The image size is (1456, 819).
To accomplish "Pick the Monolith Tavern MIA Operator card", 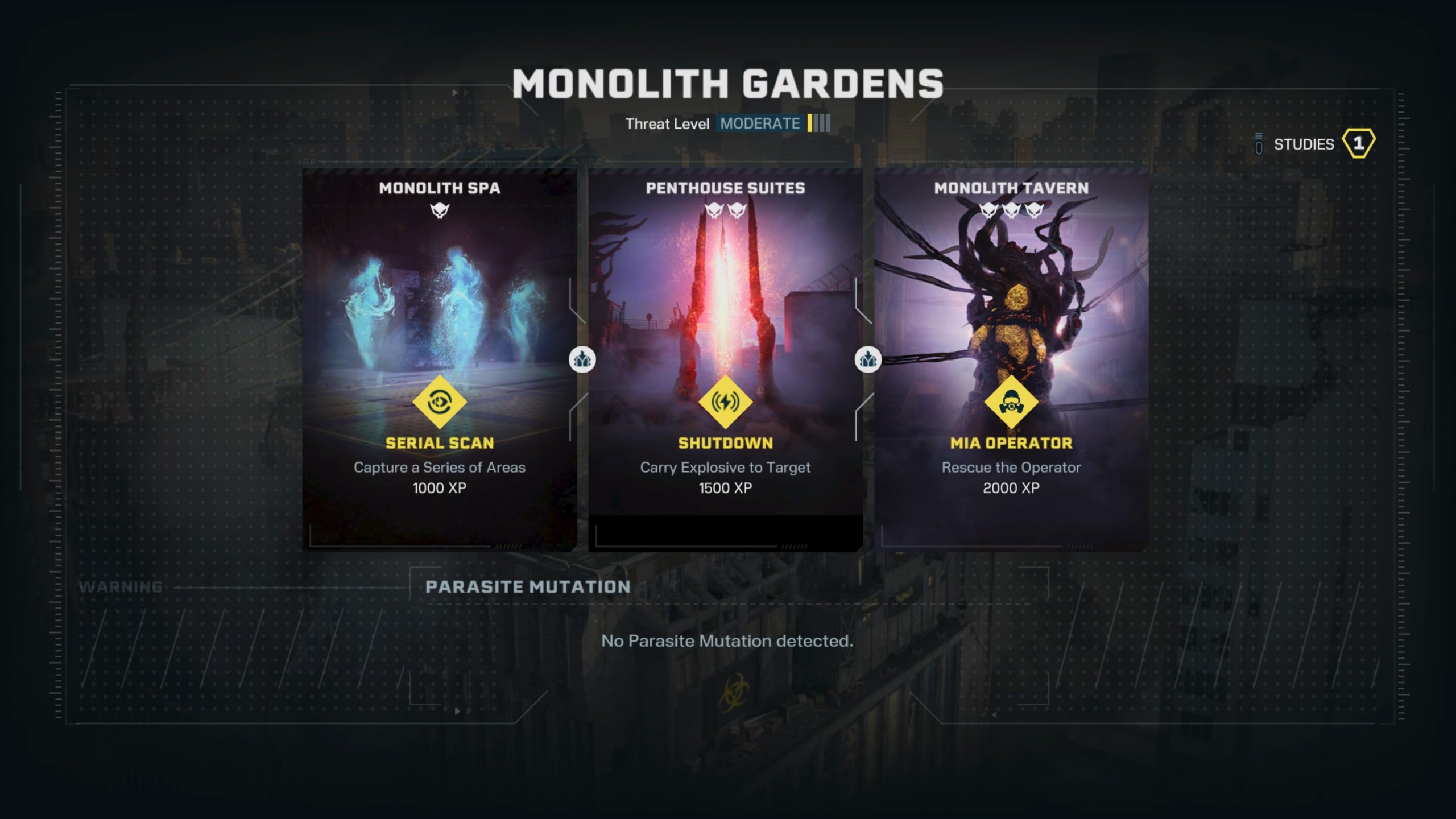I will (1011, 359).
